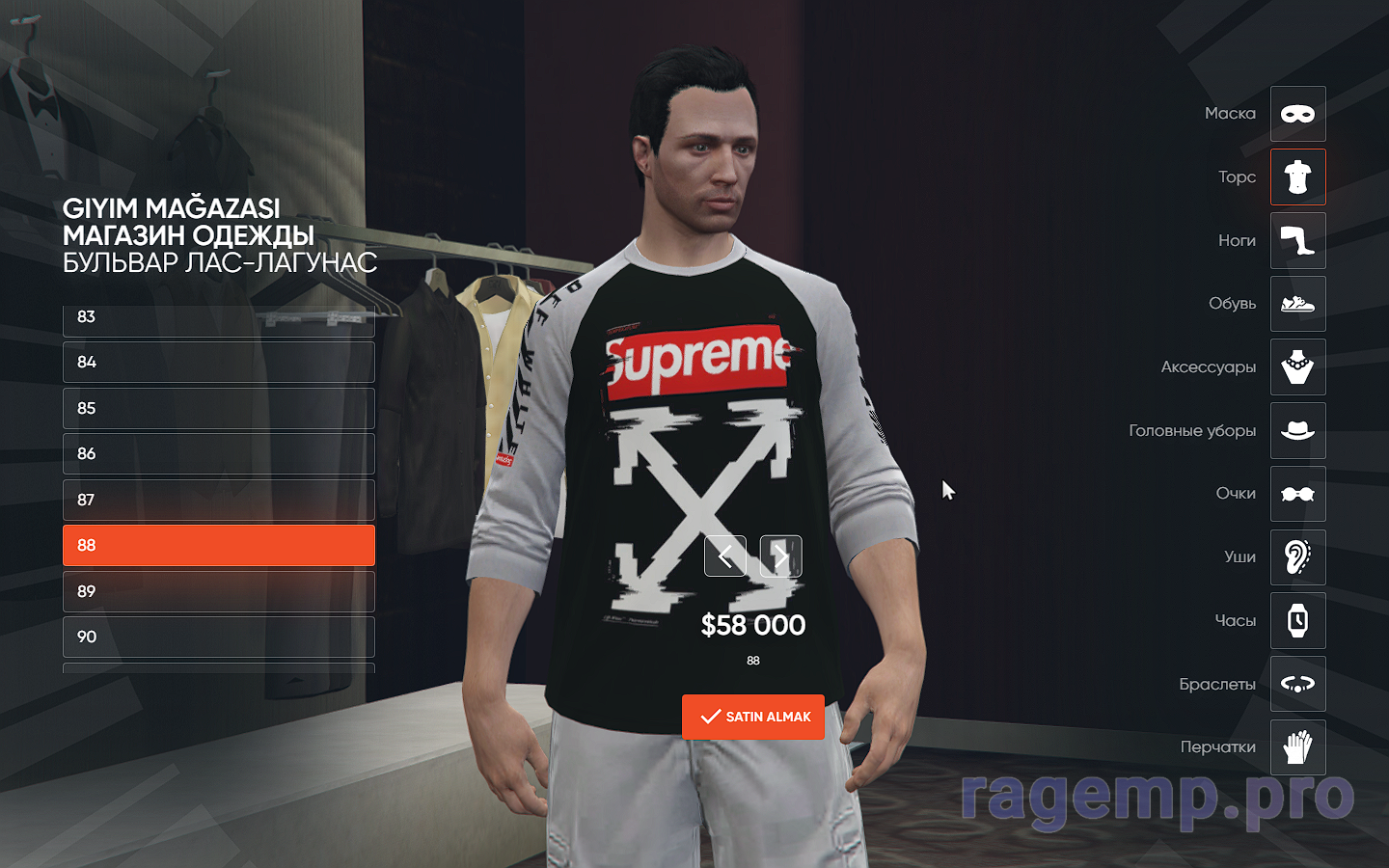This screenshot has width=1389, height=868.
Task: Open the Очки (glasses) category
Action: (x=1298, y=494)
